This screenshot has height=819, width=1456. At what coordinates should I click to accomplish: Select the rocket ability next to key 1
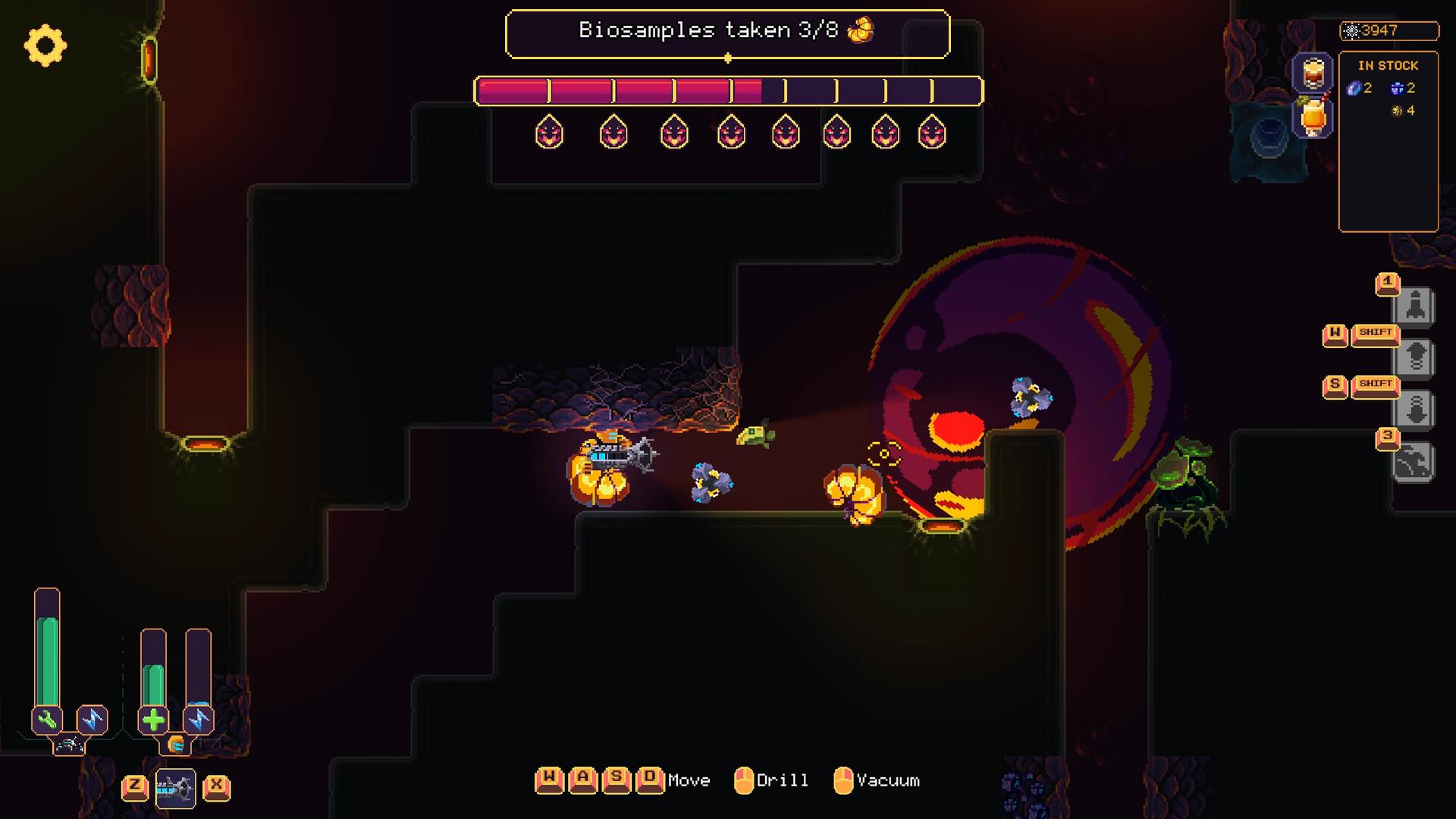point(1415,306)
